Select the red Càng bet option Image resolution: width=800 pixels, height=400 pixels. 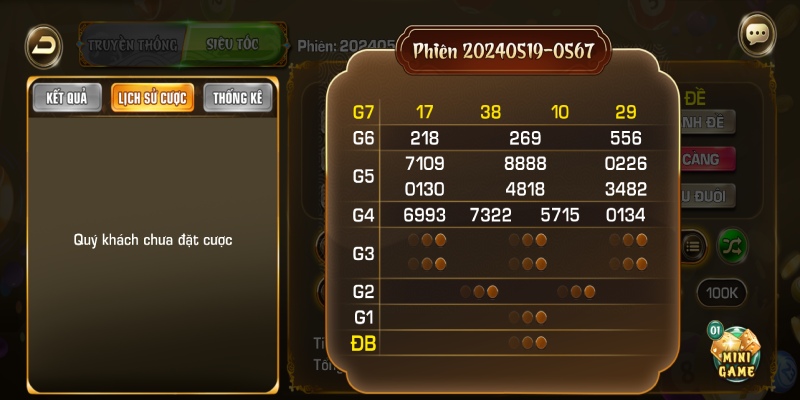[x=707, y=159]
